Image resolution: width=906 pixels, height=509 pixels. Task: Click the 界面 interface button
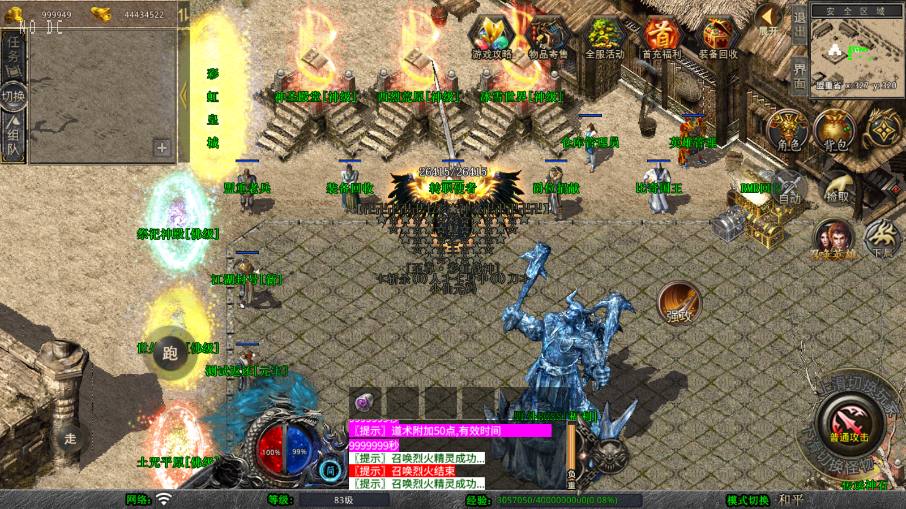click(799, 72)
